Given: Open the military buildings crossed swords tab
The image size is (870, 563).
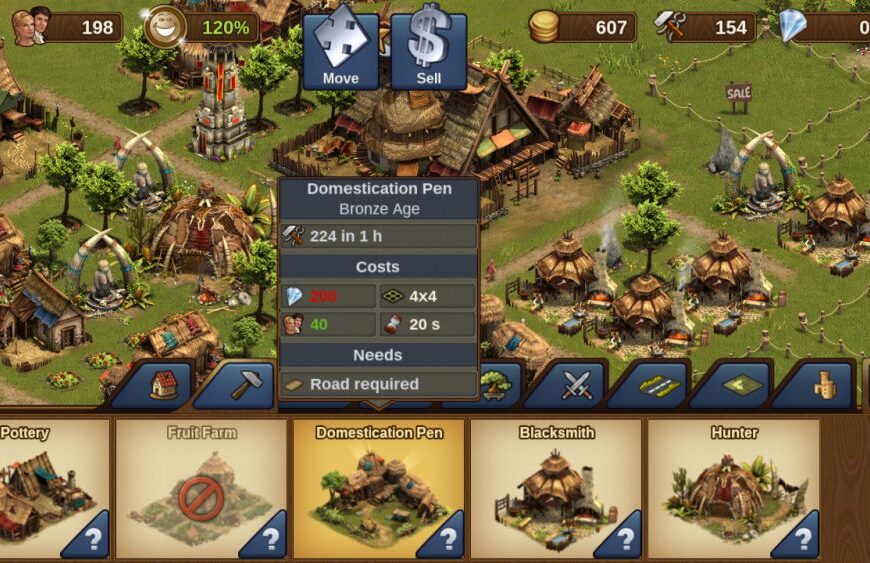Looking at the screenshot, I should (x=577, y=386).
